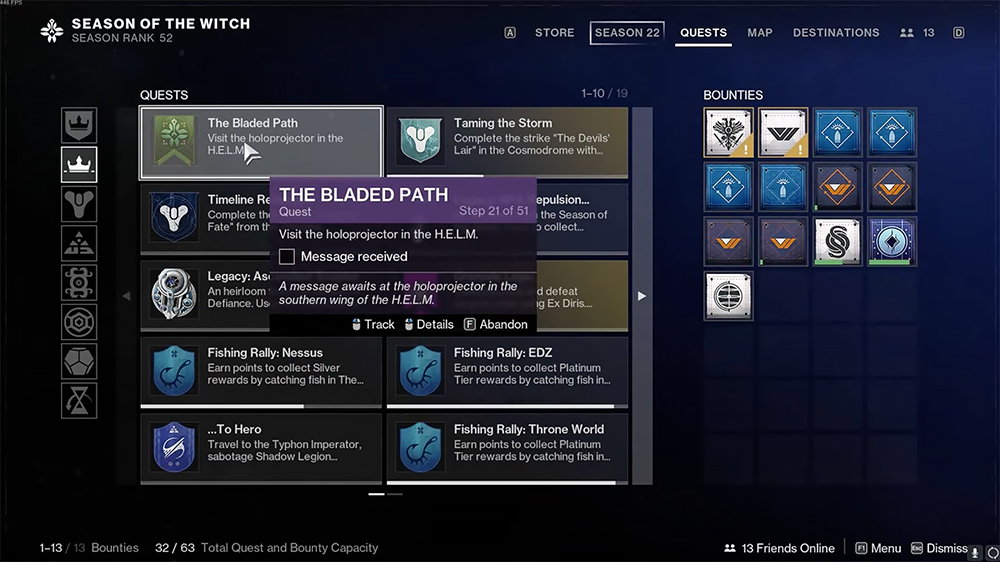Choose the white globe bounty
This screenshot has width=1000, height=562.
click(728, 296)
